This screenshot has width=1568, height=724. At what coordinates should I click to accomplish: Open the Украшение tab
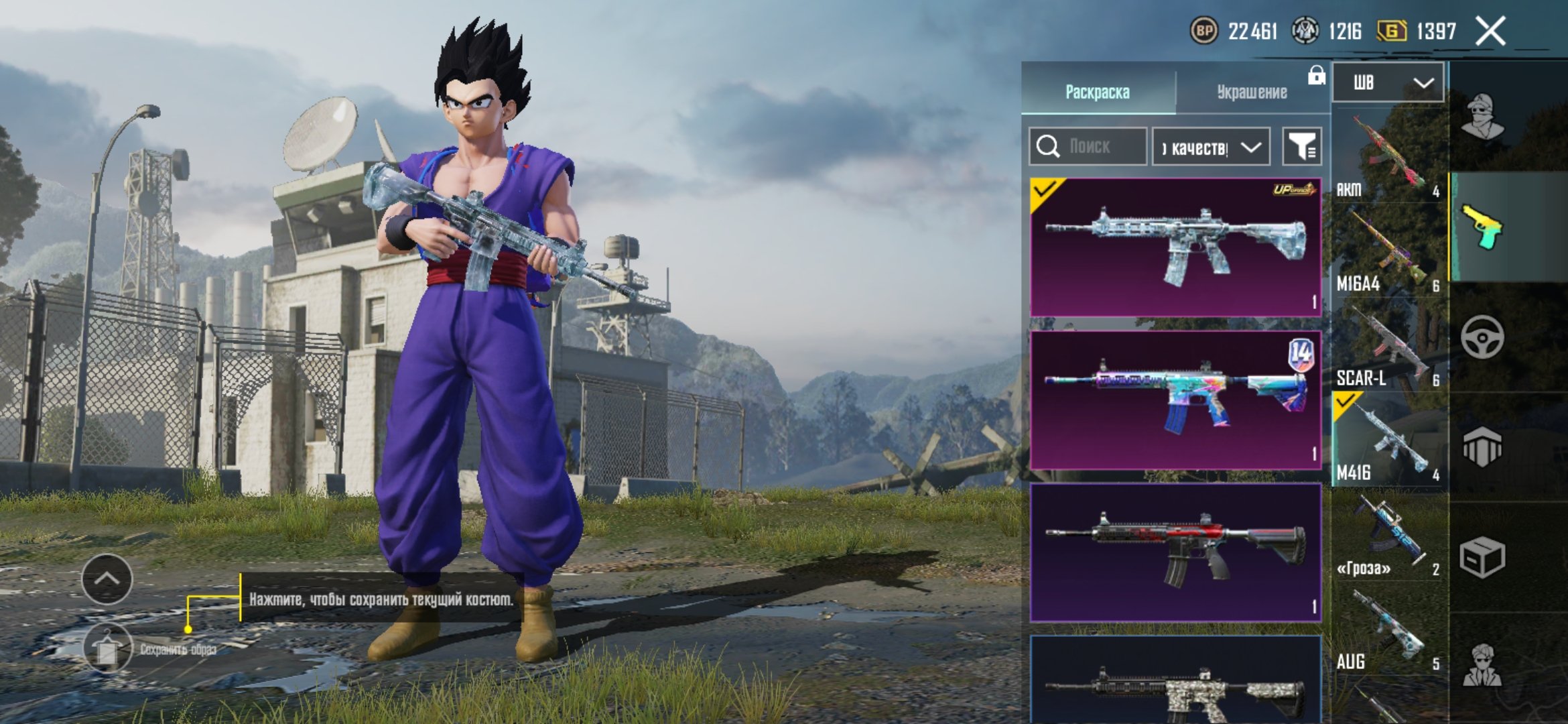[1252, 92]
